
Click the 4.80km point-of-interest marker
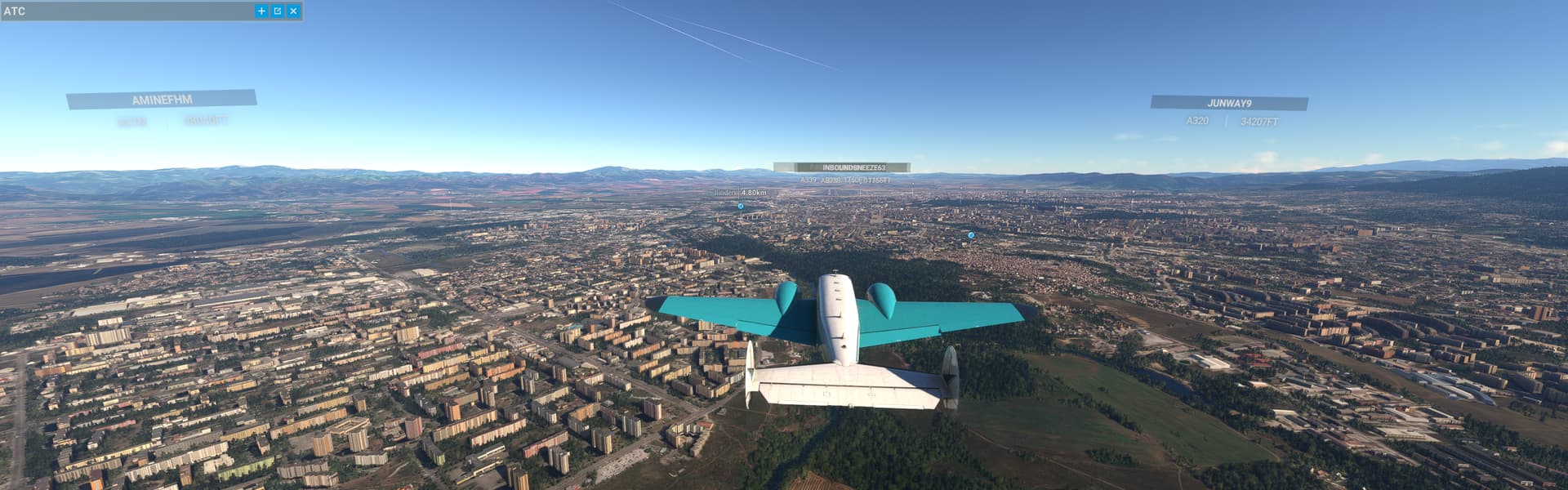[x=741, y=207]
